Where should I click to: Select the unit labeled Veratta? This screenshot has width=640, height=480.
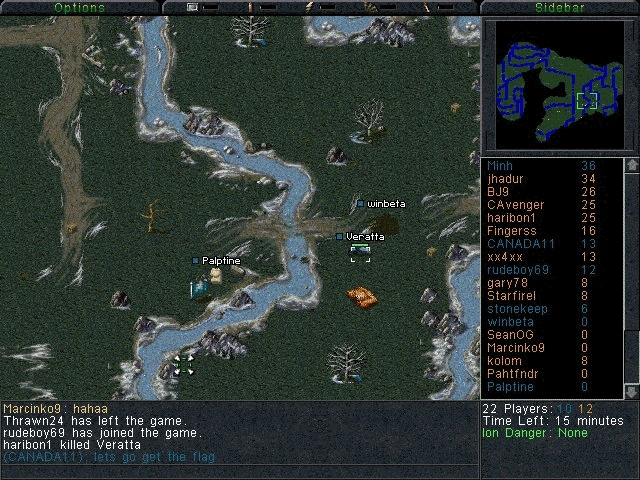359,250
